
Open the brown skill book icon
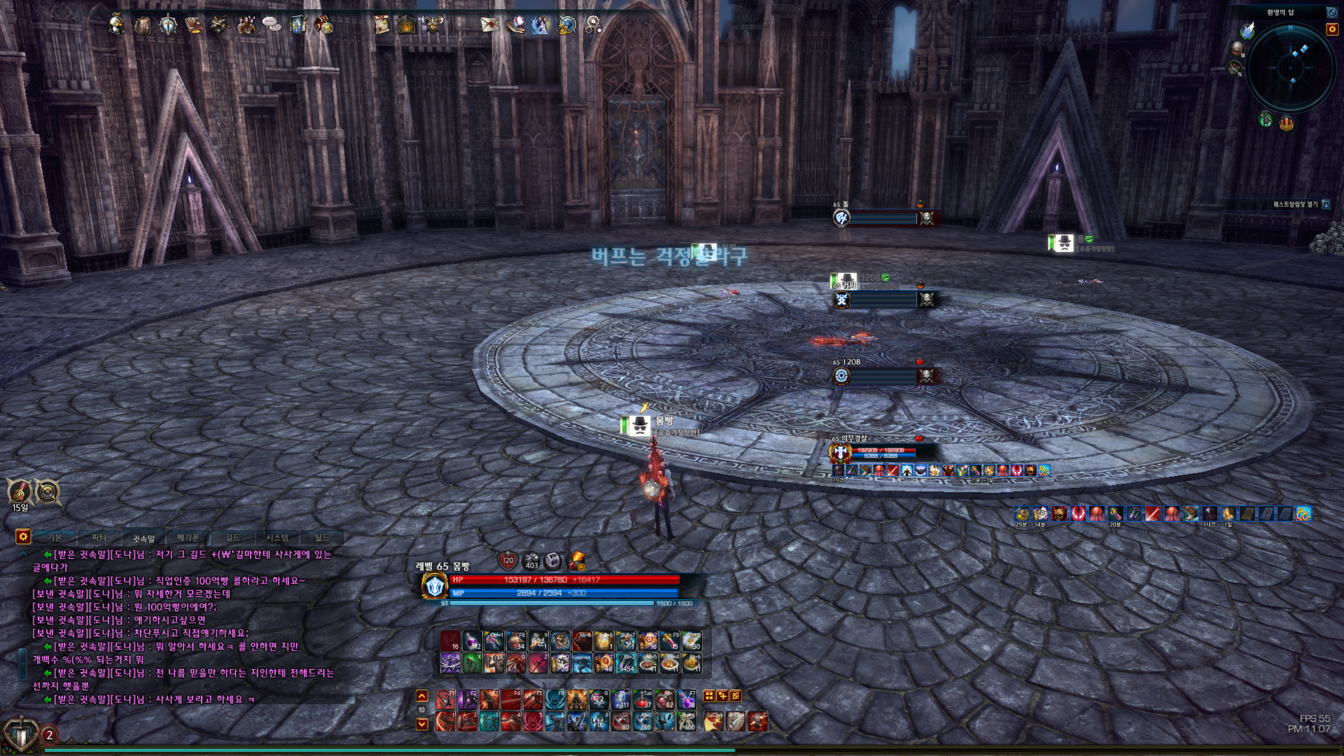click(x=194, y=25)
